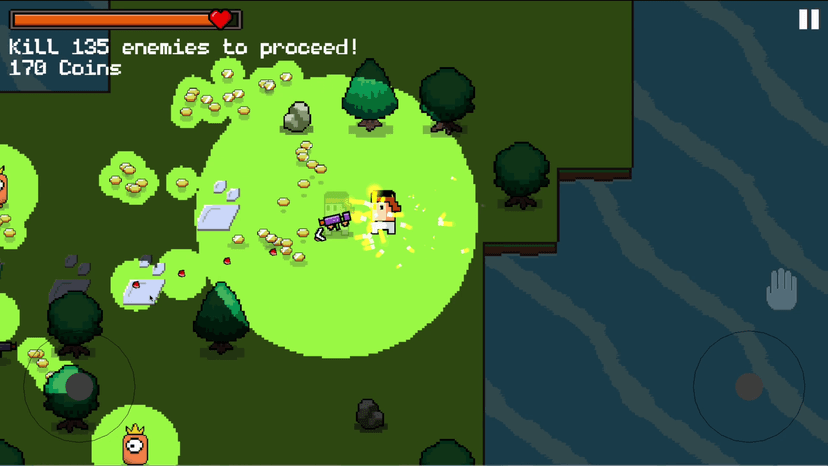Tap the gray movement joystick knob

point(79,386)
